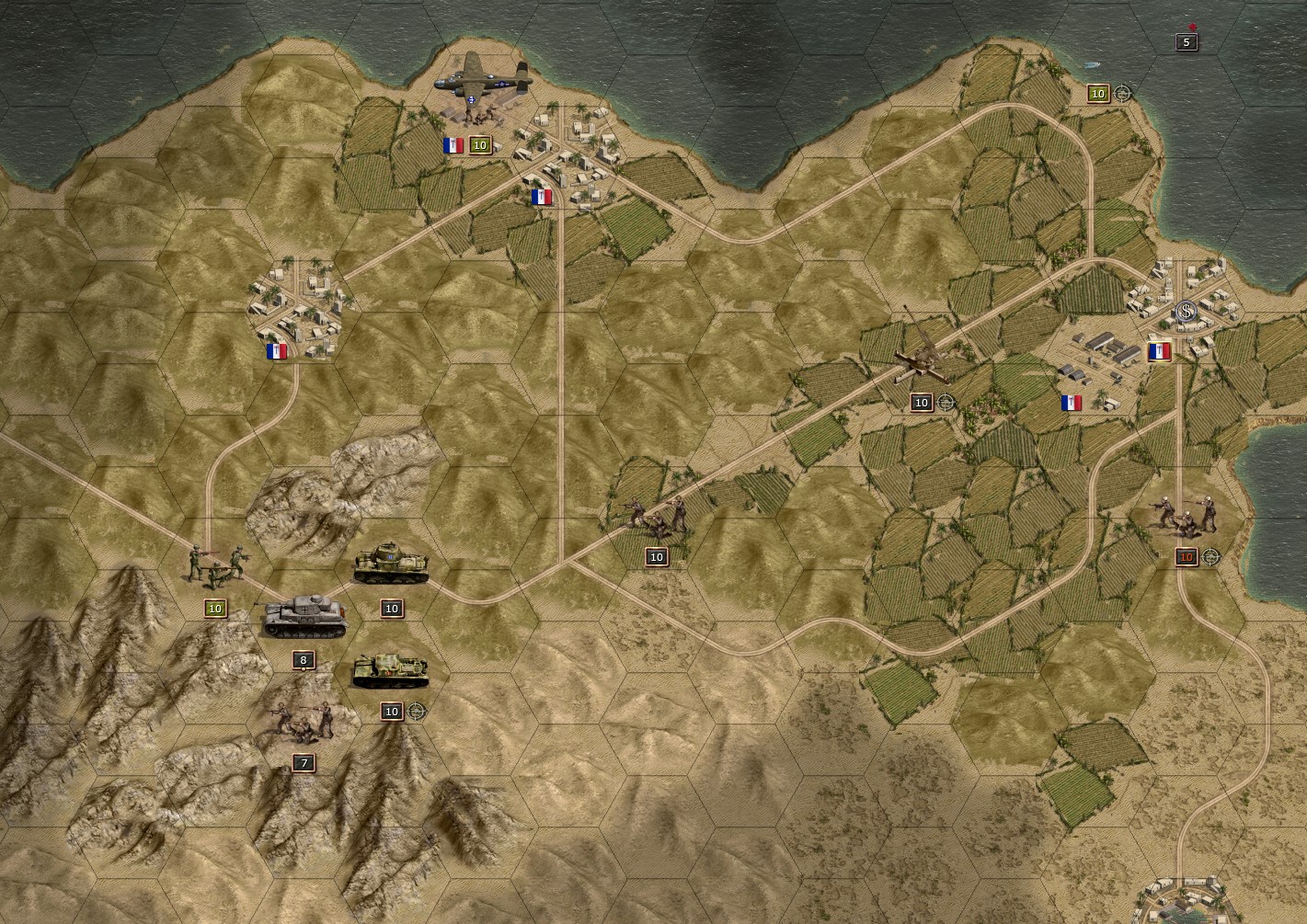The height and width of the screenshot is (924, 1307).
Task: Click the strength-5 badge in the sea hex
Action: [x=1187, y=41]
